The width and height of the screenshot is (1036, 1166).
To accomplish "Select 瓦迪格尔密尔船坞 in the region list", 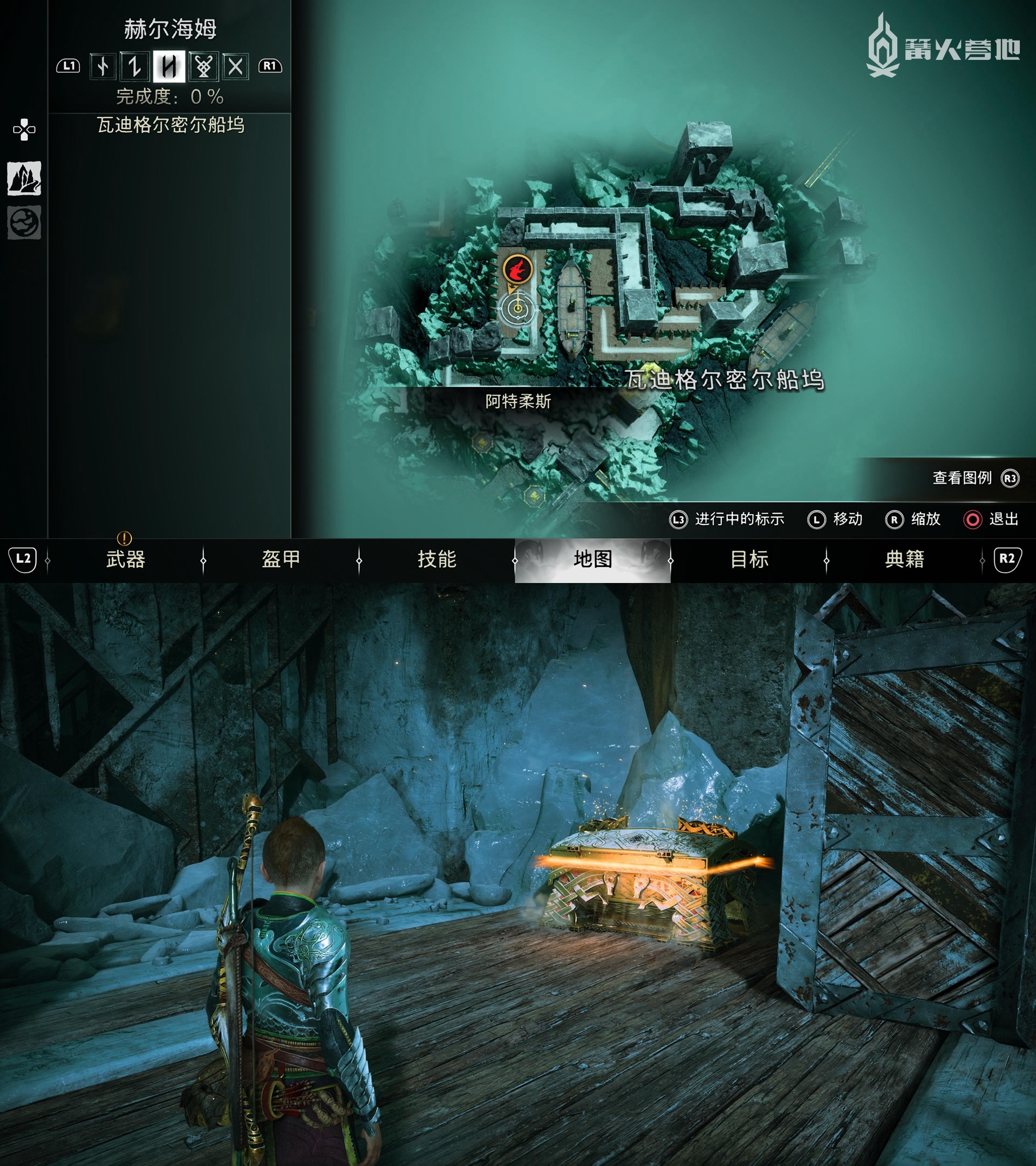I will point(171,125).
